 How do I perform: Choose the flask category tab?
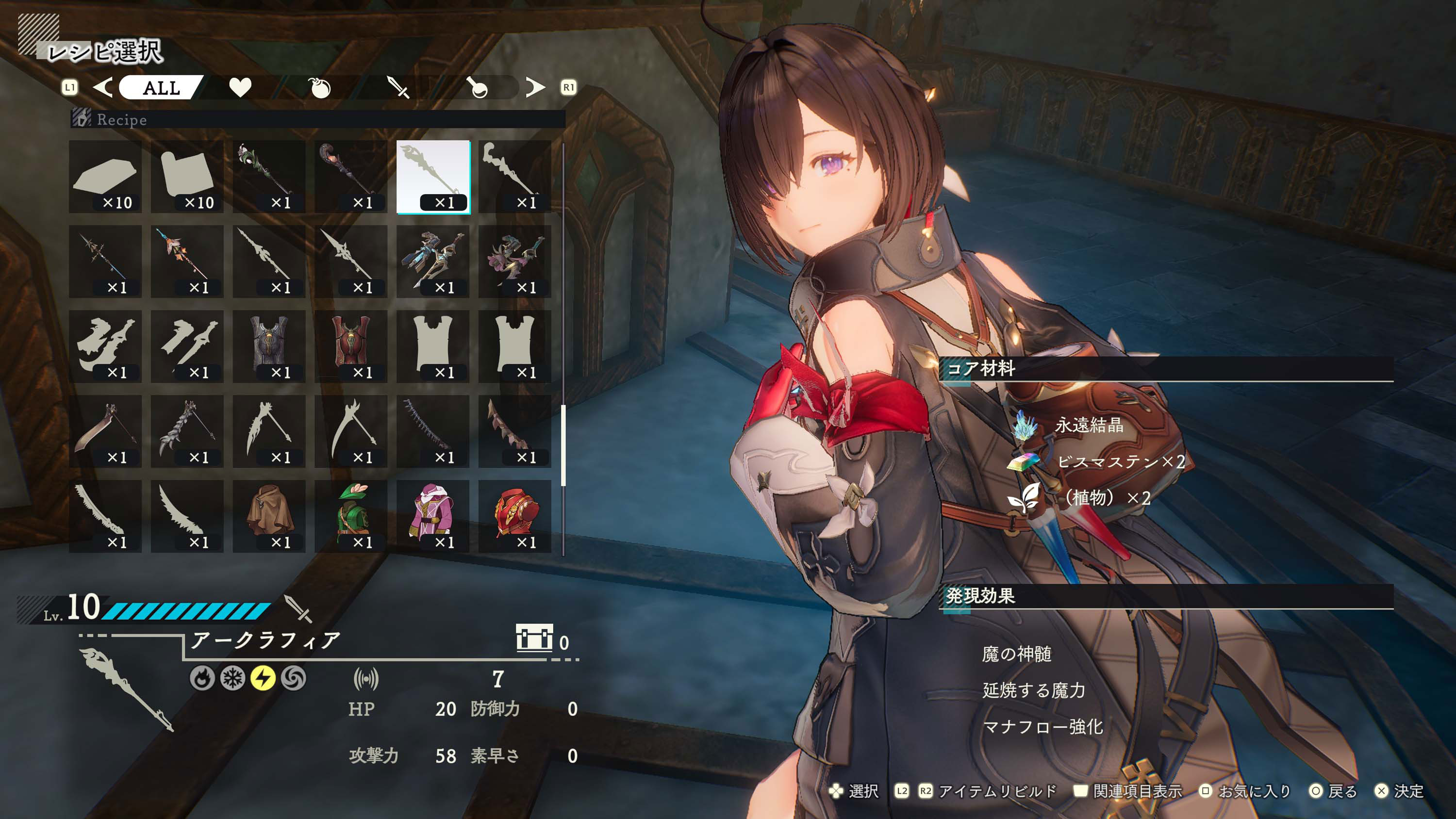point(478,88)
